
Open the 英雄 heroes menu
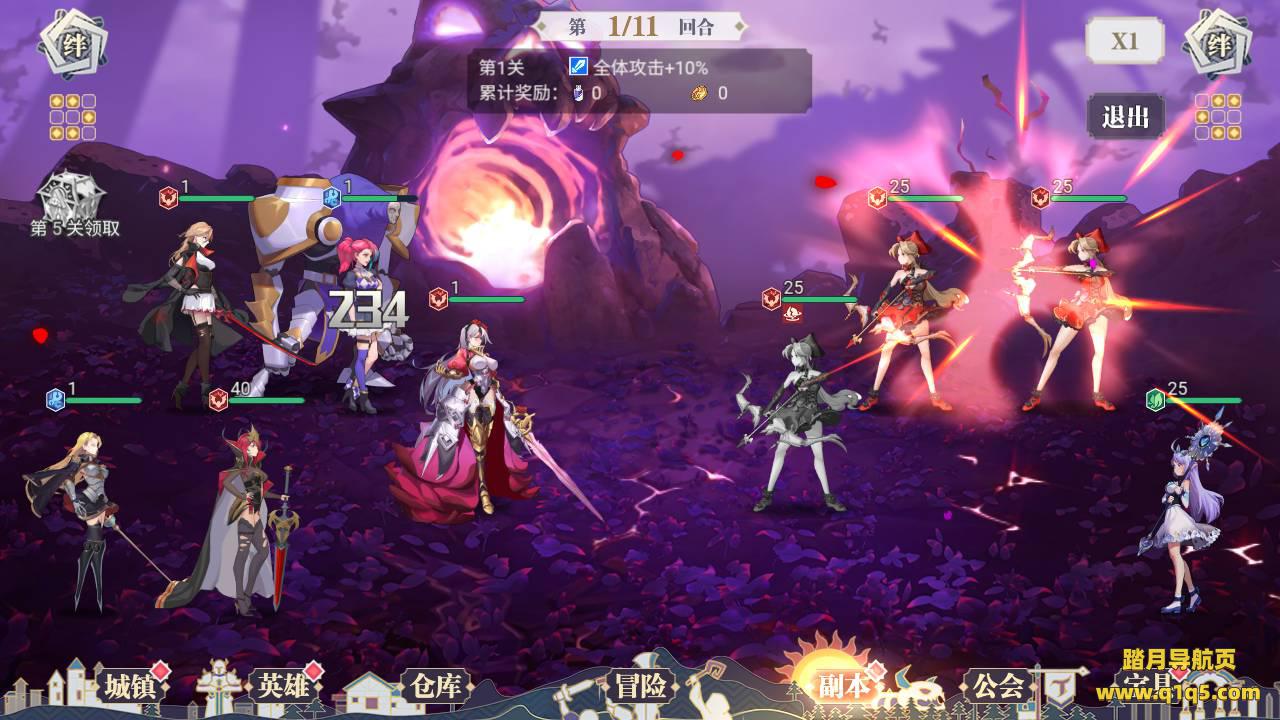click(283, 687)
